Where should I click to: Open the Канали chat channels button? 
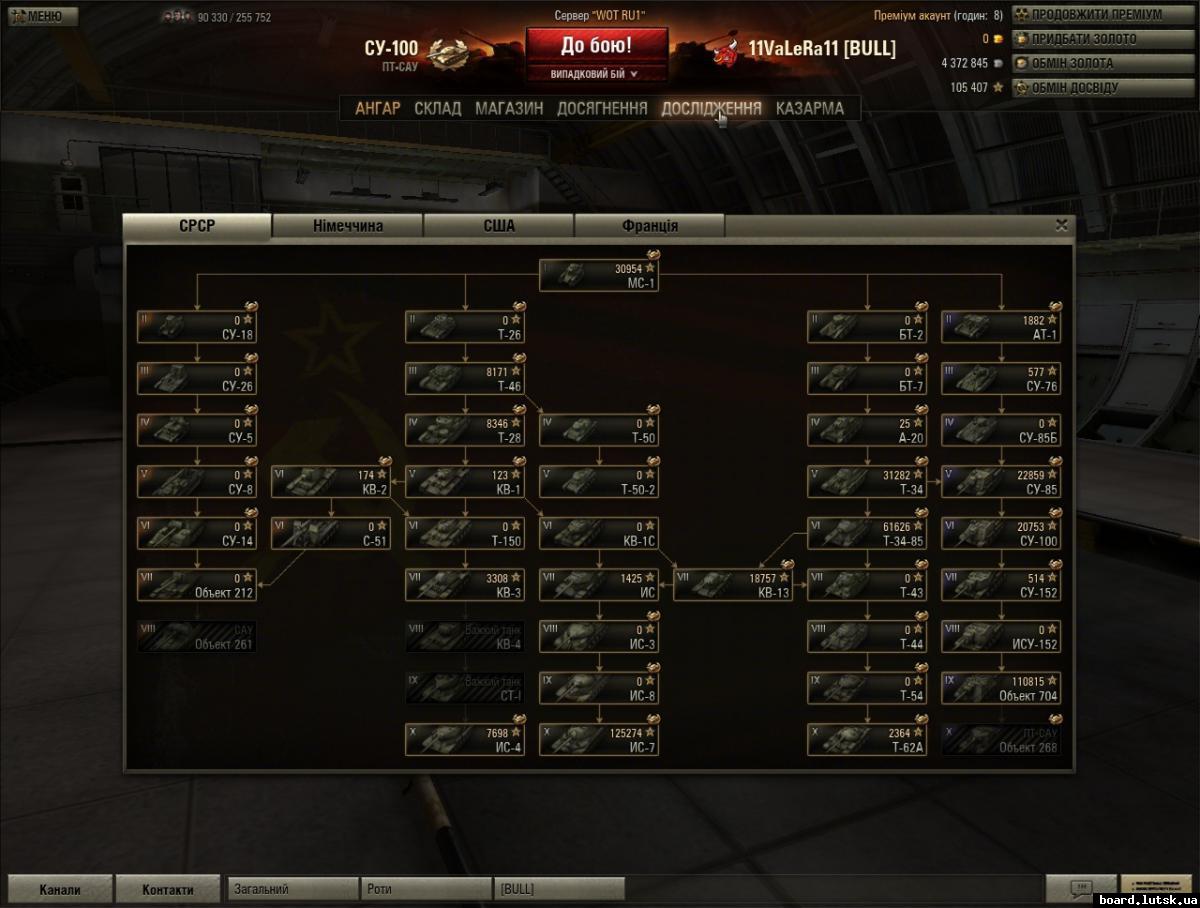(x=60, y=889)
